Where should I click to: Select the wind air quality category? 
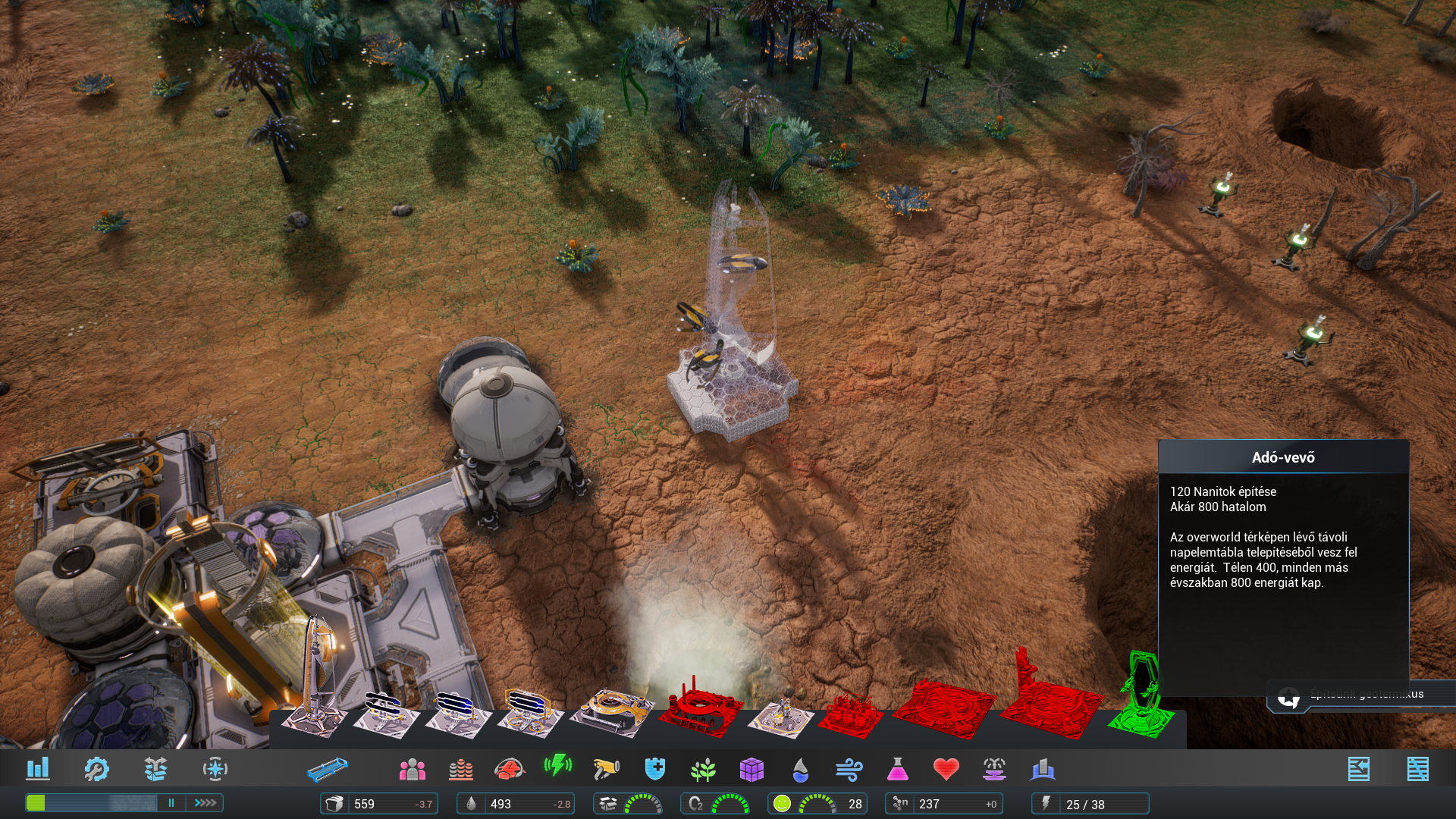[x=849, y=769]
